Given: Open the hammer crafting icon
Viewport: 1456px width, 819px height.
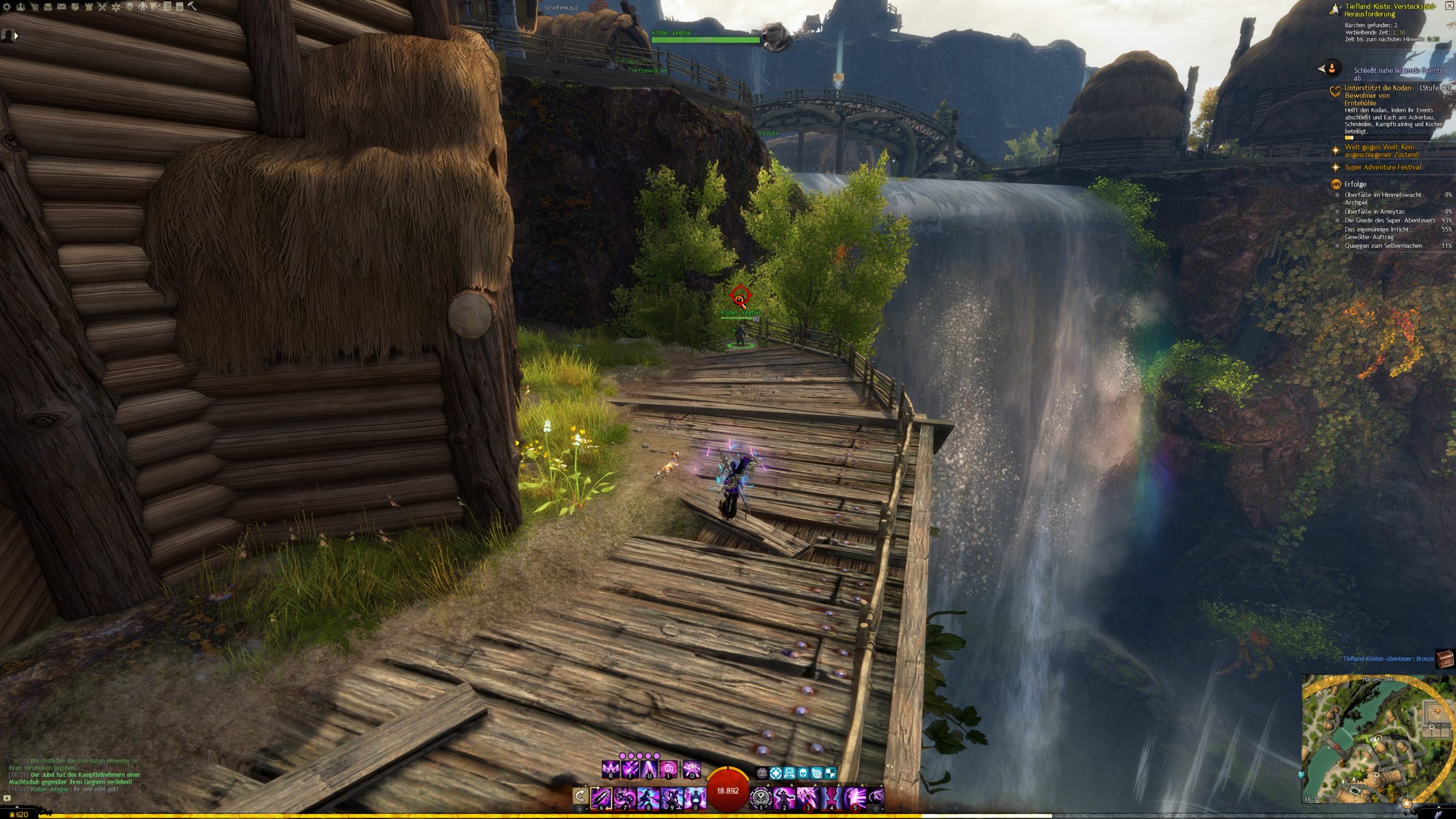Looking at the screenshot, I should coord(192,7).
